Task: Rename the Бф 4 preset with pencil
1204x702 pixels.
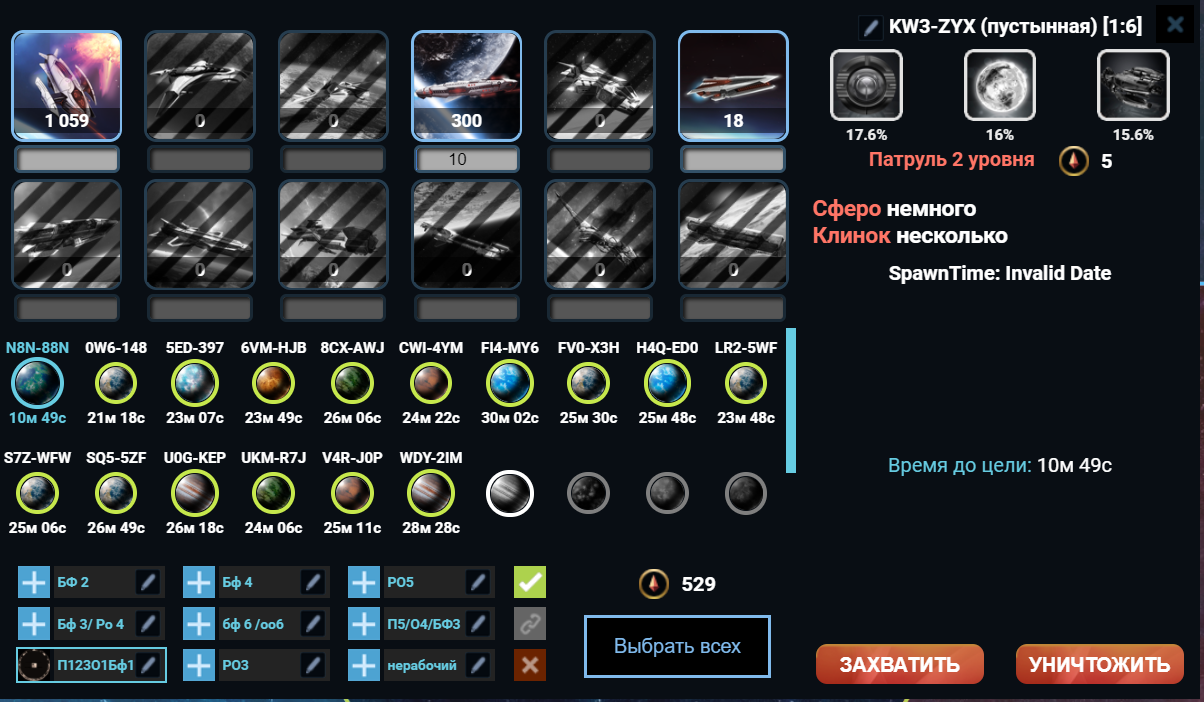Action: coord(313,582)
